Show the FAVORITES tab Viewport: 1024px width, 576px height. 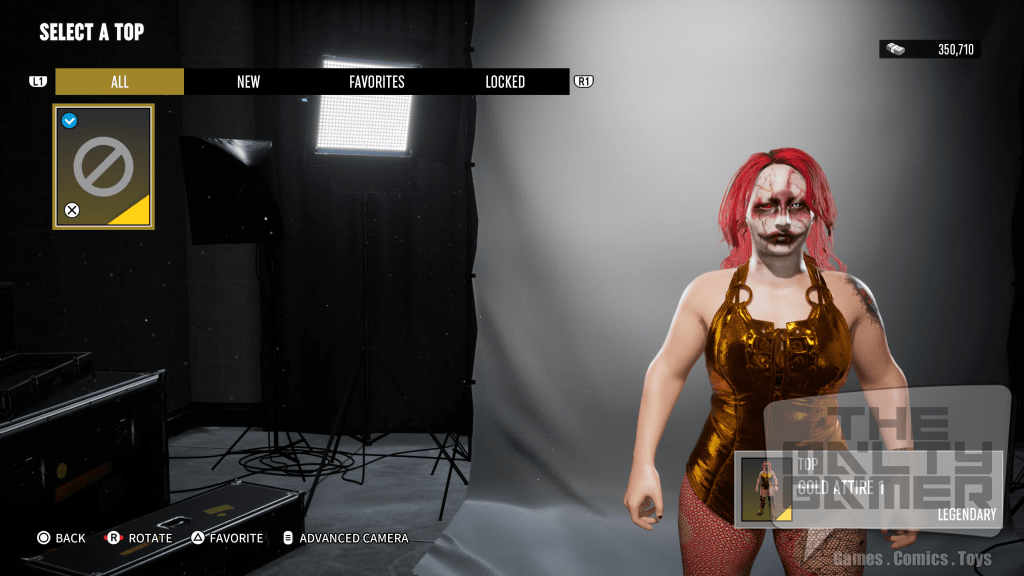(x=377, y=82)
